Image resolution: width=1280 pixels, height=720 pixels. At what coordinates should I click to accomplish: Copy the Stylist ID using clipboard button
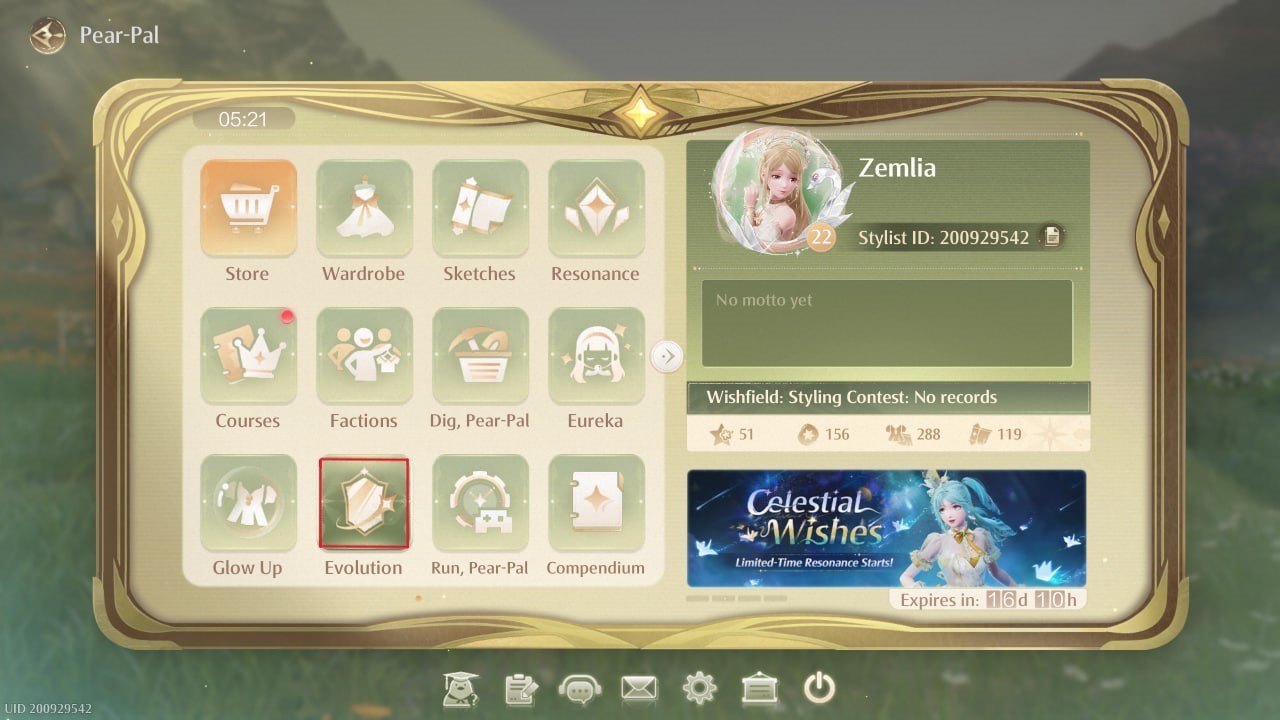pos(1052,237)
